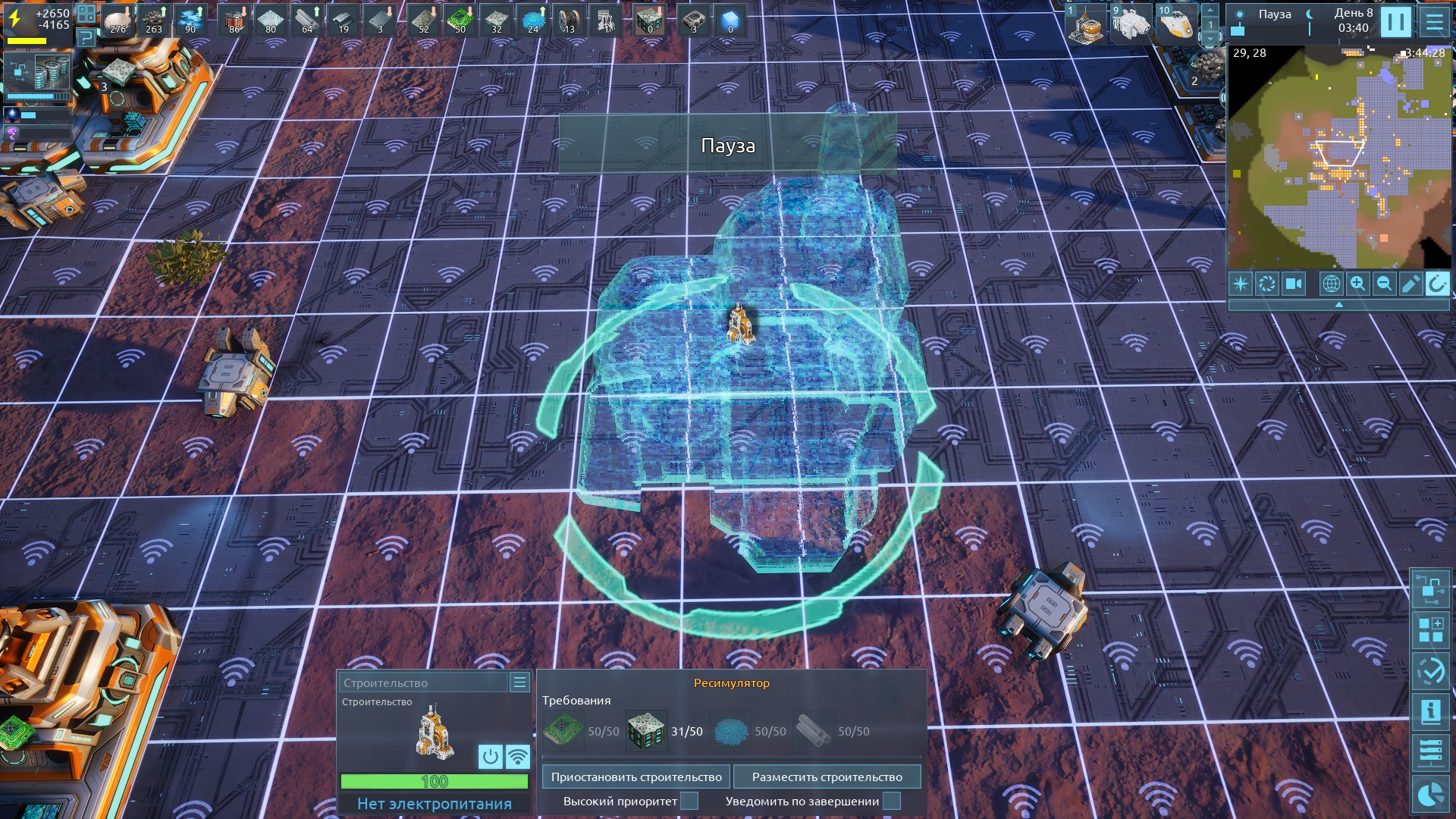
Task: Open the 'Строительство' panel list menu
Action: [x=519, y=682]
